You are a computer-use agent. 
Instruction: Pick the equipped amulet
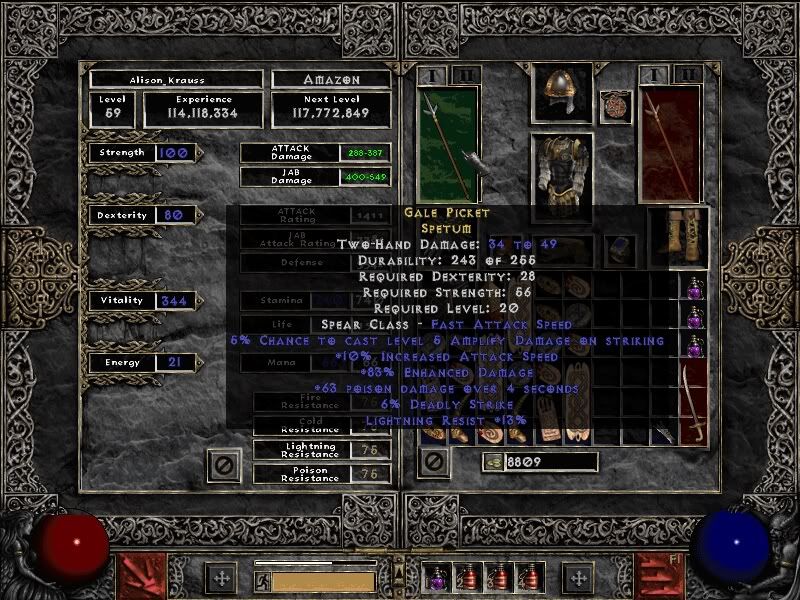613,107
